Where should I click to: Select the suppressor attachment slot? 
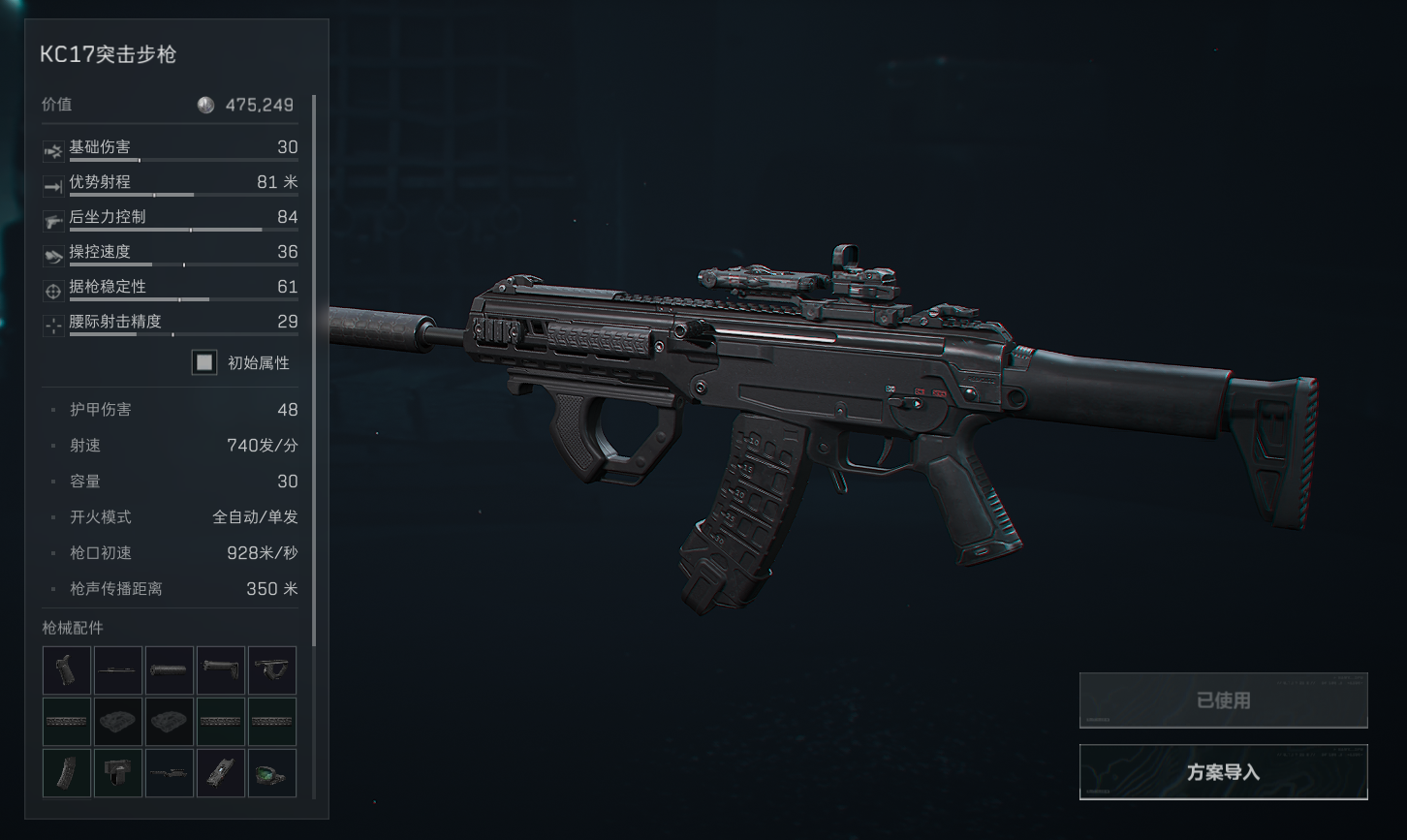169,670
